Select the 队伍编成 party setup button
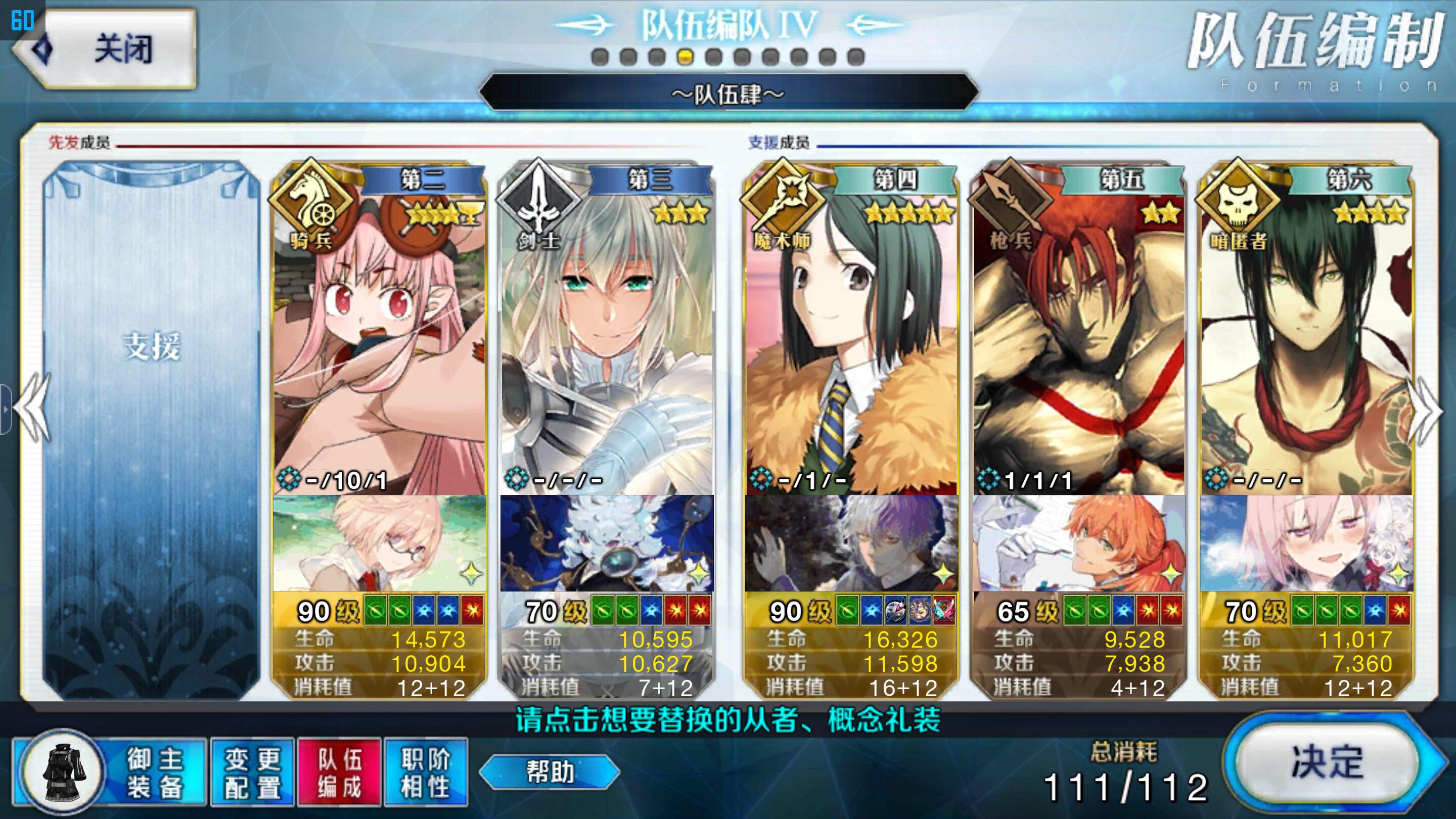This screenshot has height=819, width=1456. tap(339, 772)
